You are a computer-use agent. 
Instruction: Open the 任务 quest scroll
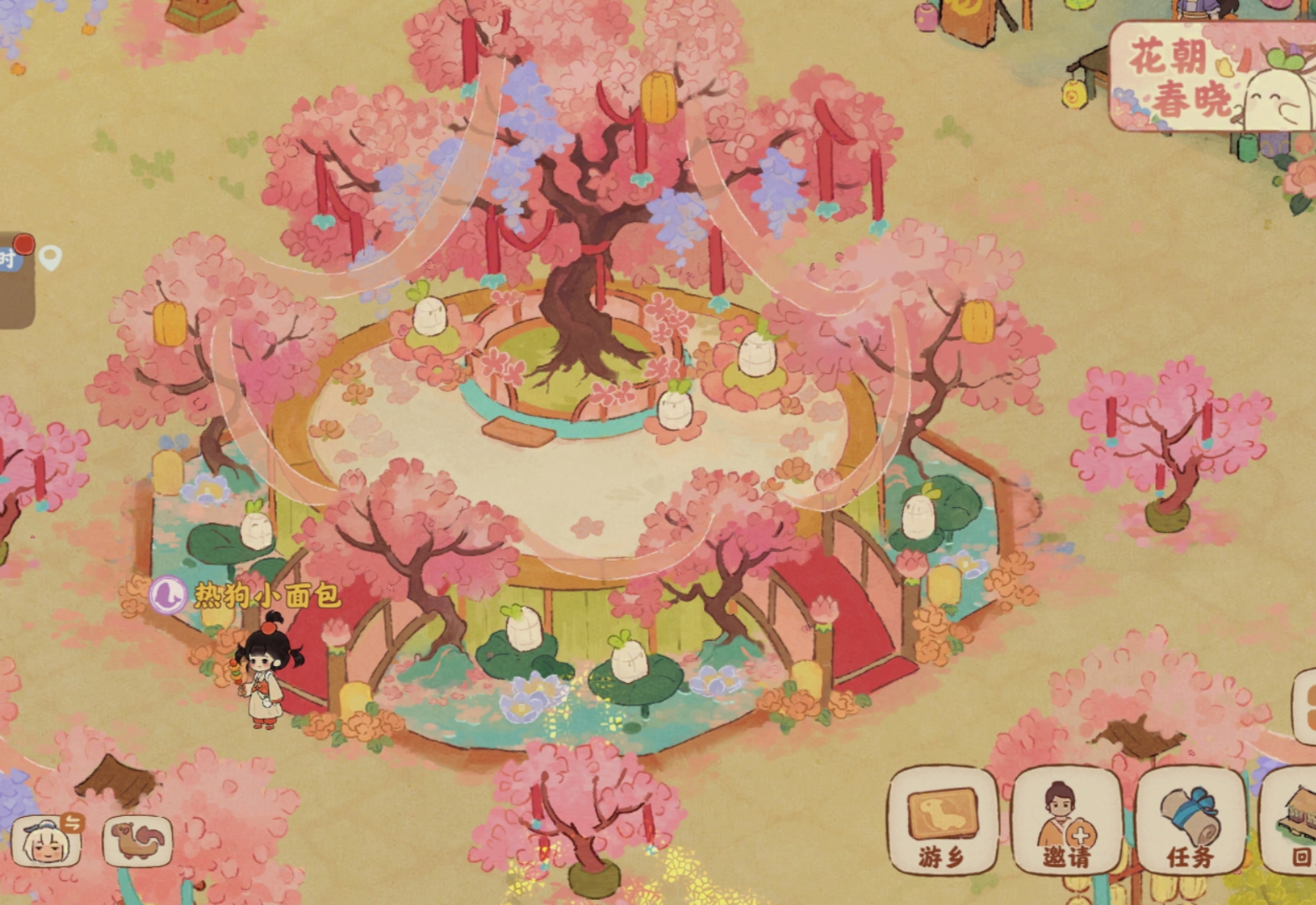click(1190, 821)
